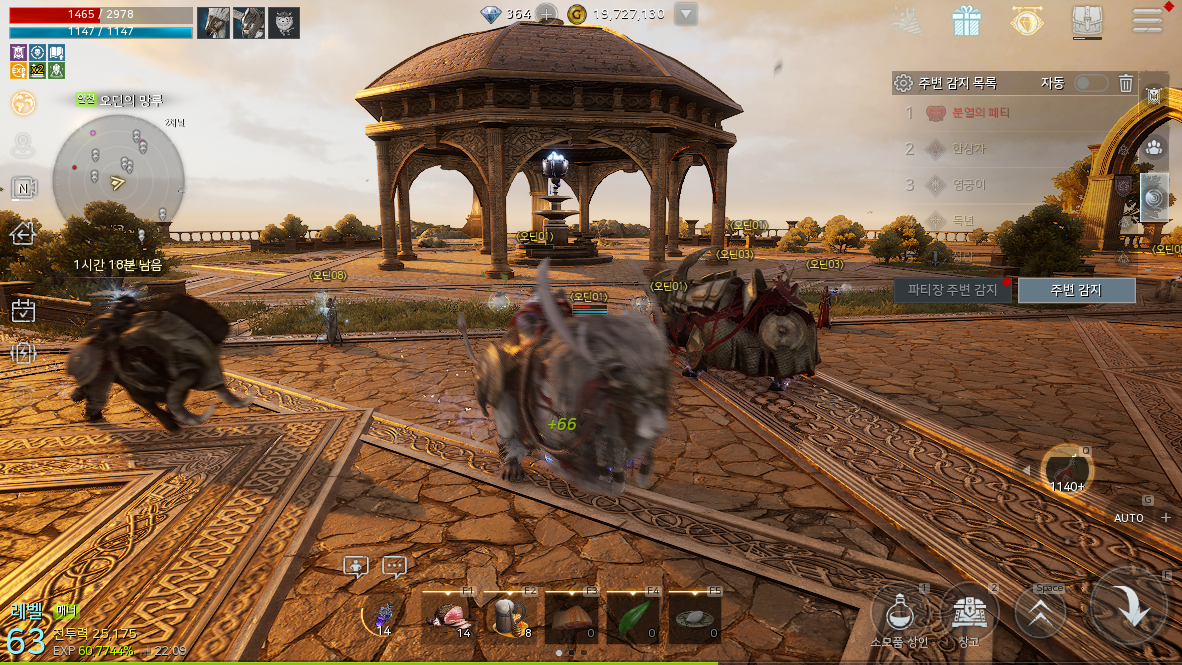
Task: Open the 소모품 상인 consumables merchant
Action: [901, 610]
